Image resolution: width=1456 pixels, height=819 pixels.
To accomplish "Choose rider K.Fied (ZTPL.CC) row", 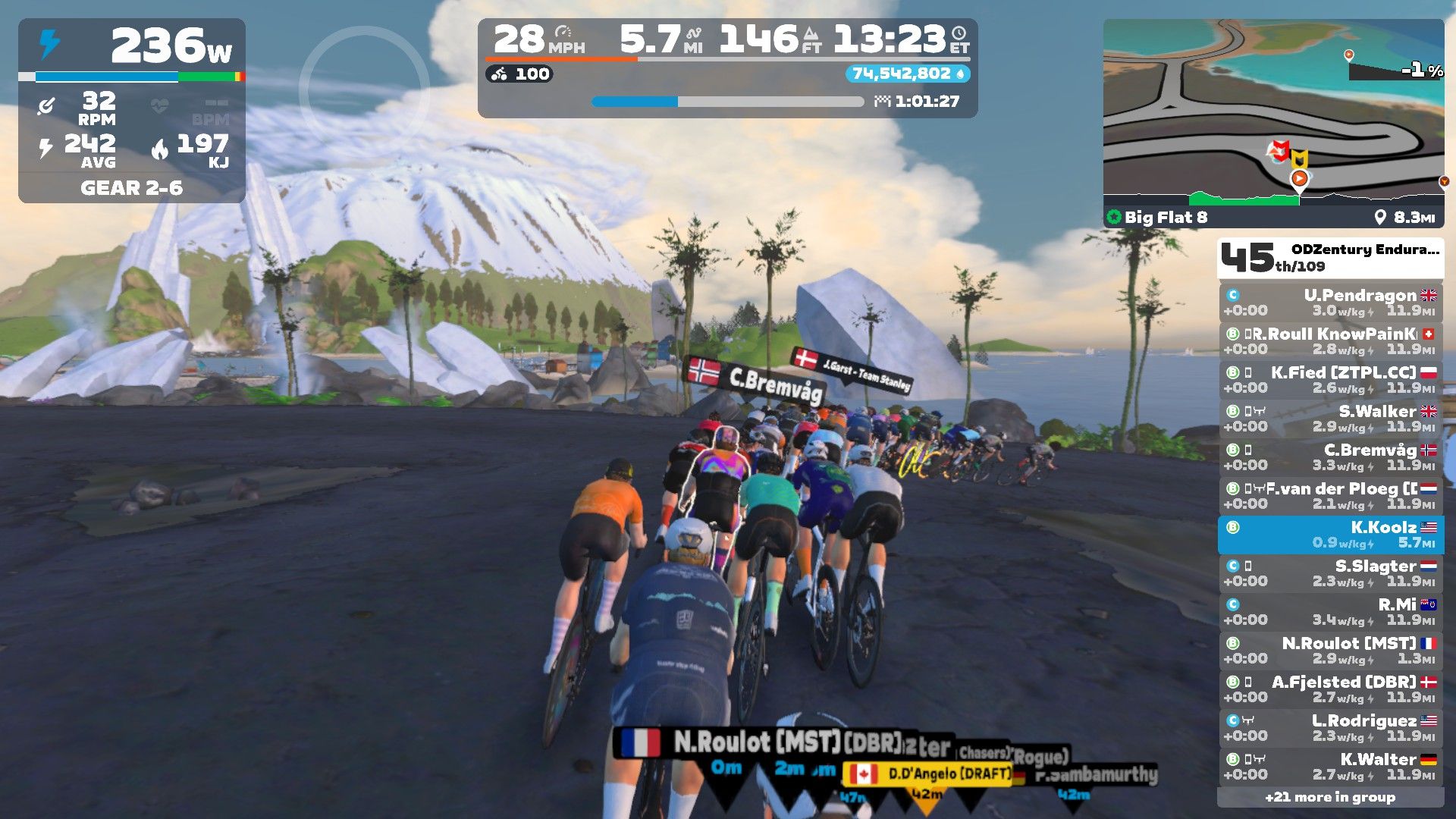I will tap(1331, 380).
